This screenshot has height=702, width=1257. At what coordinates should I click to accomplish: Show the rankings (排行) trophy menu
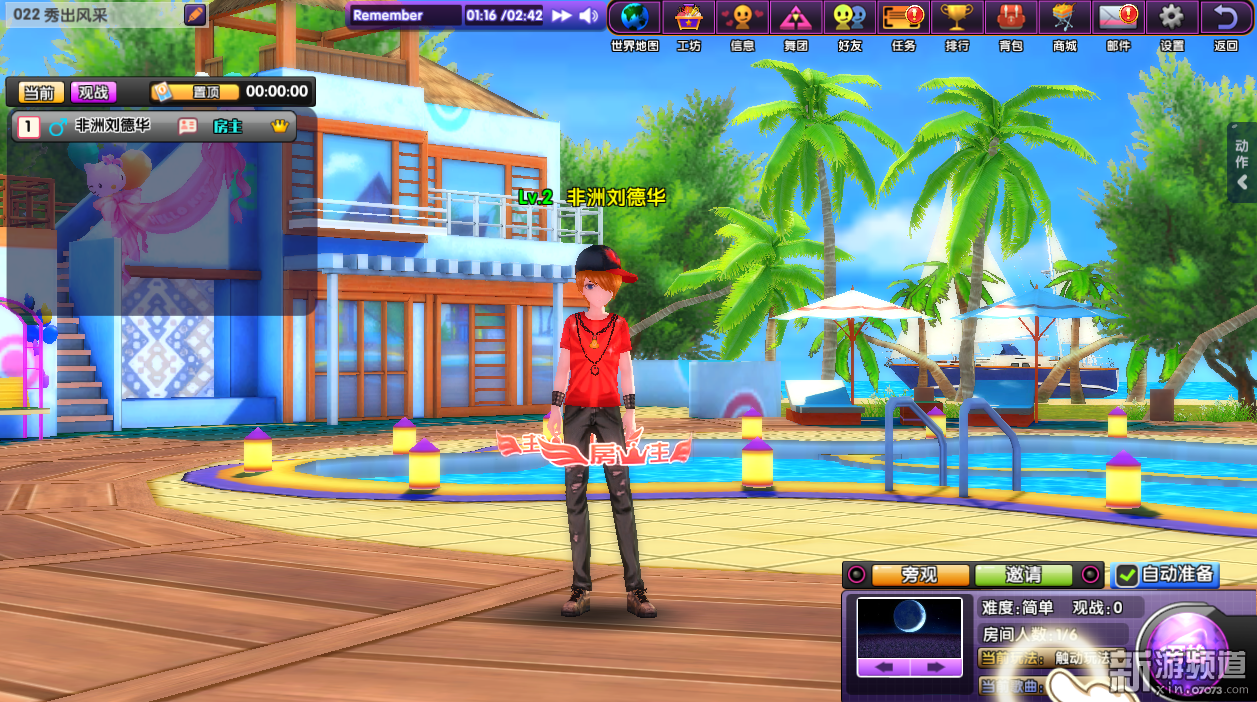click(x=957, y=18)
